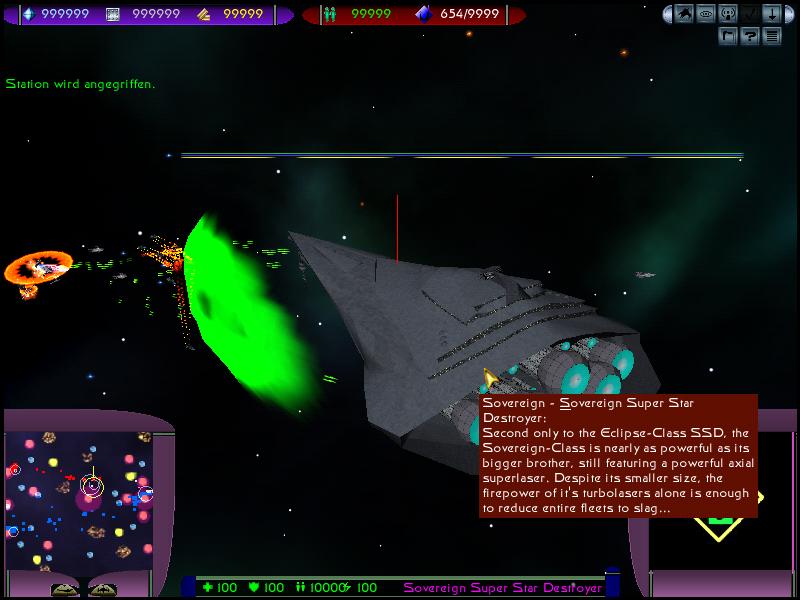Image resolution: width=800 pixels, height=600 pixels.
Task: Open the communications broadcast tower button
Action: tap(727, 15)
